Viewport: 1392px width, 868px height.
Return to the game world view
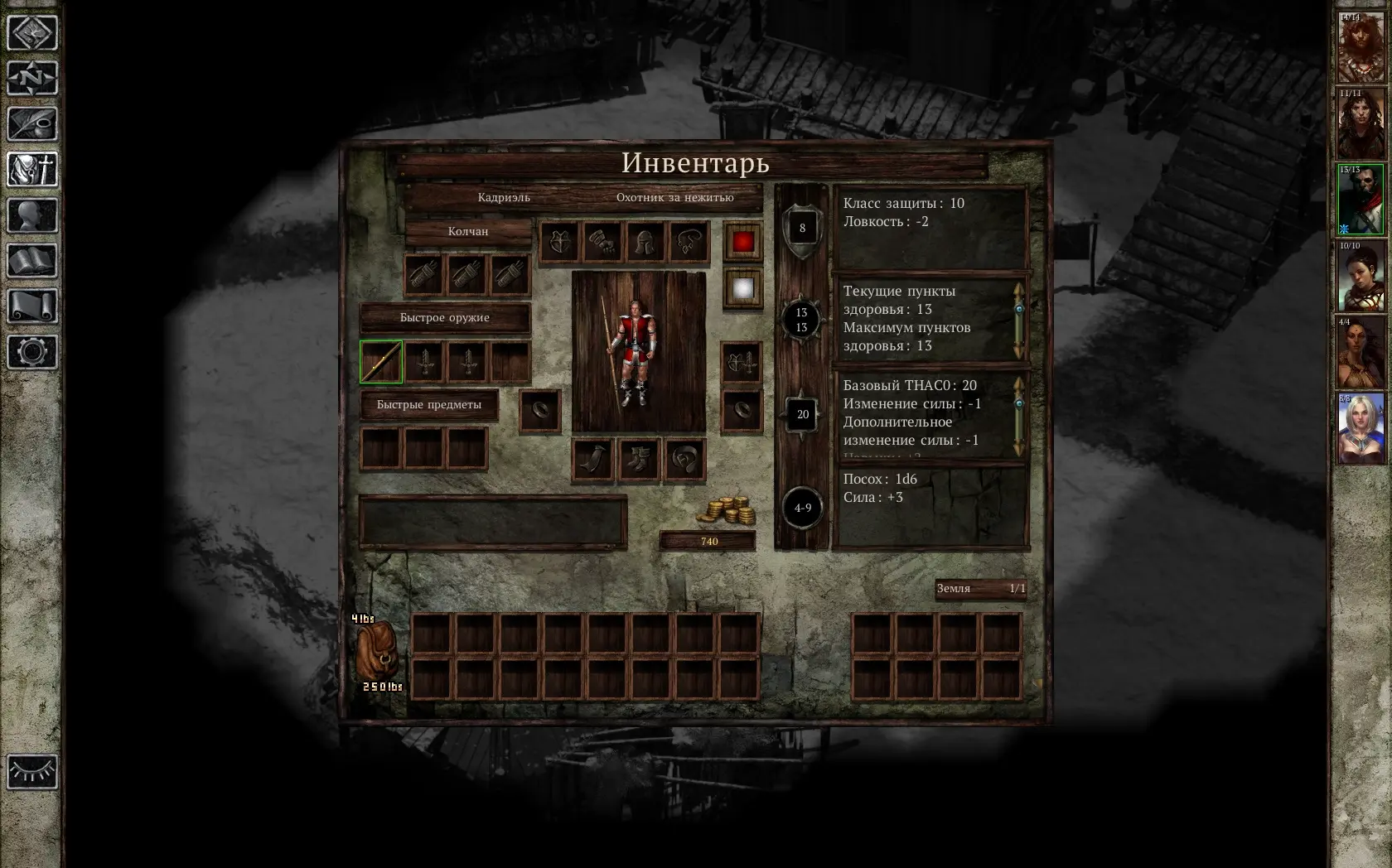(x=32, y=33)
